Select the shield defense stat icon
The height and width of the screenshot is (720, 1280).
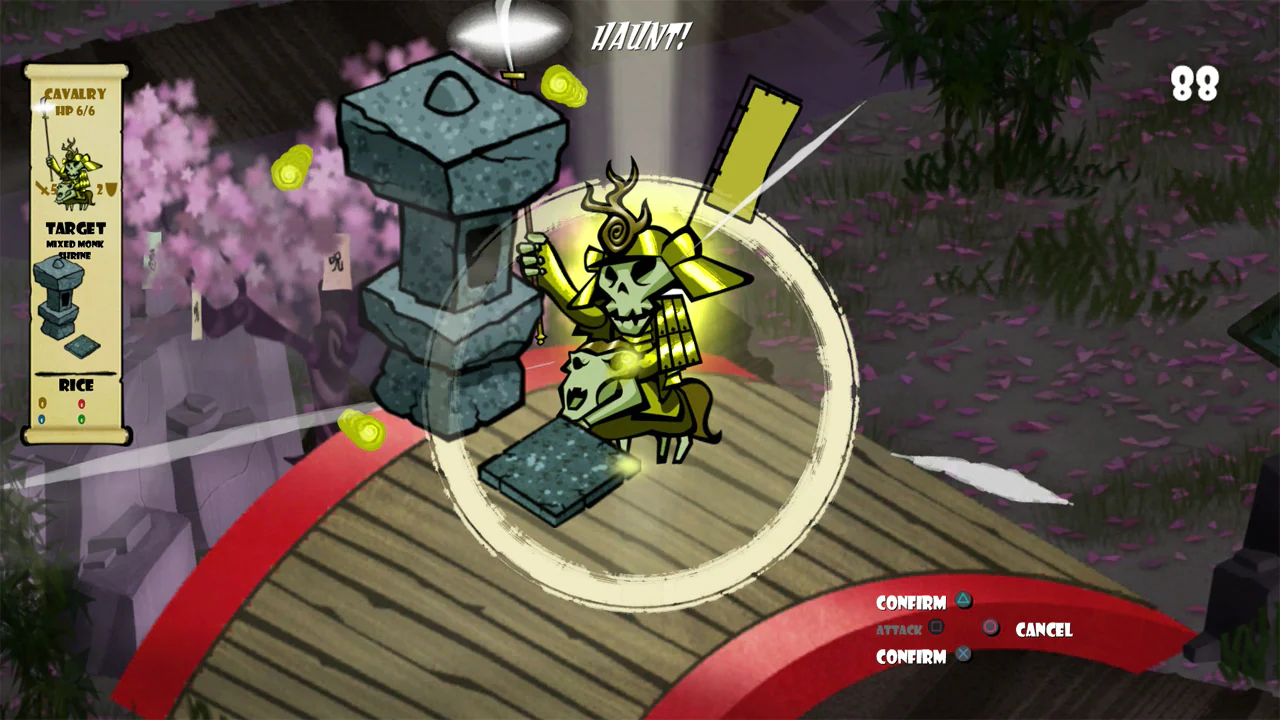[x=109, y=188]
